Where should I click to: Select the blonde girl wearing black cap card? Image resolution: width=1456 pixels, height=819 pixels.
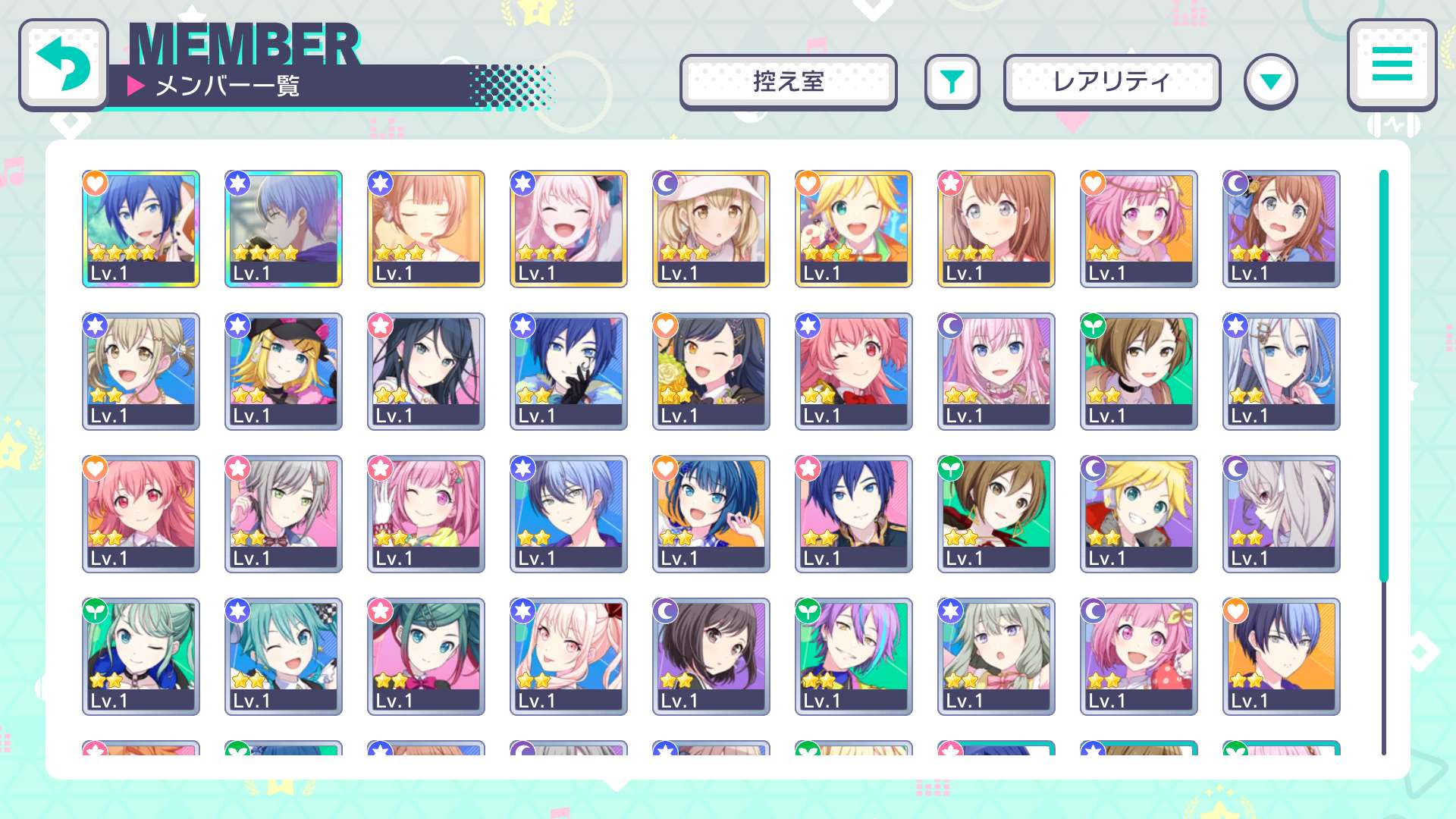[x=284, y=371]
